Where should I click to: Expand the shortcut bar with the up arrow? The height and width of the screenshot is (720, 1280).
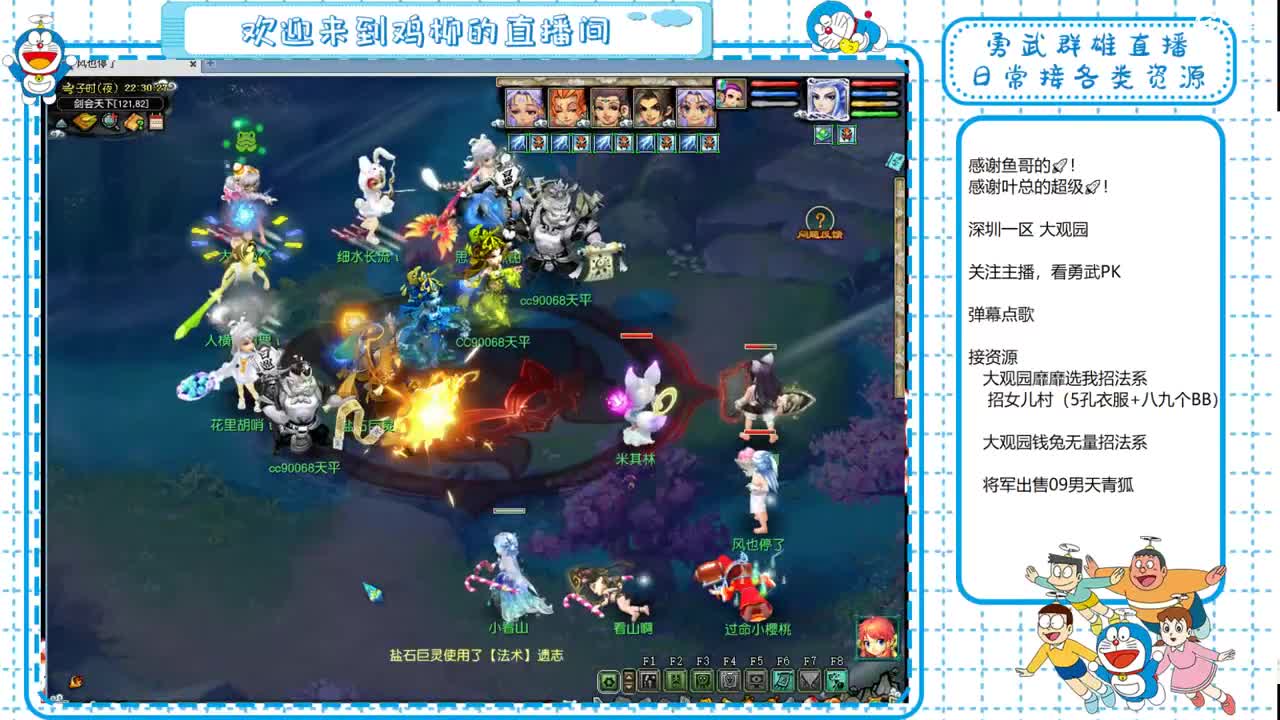tap(629, 676)
